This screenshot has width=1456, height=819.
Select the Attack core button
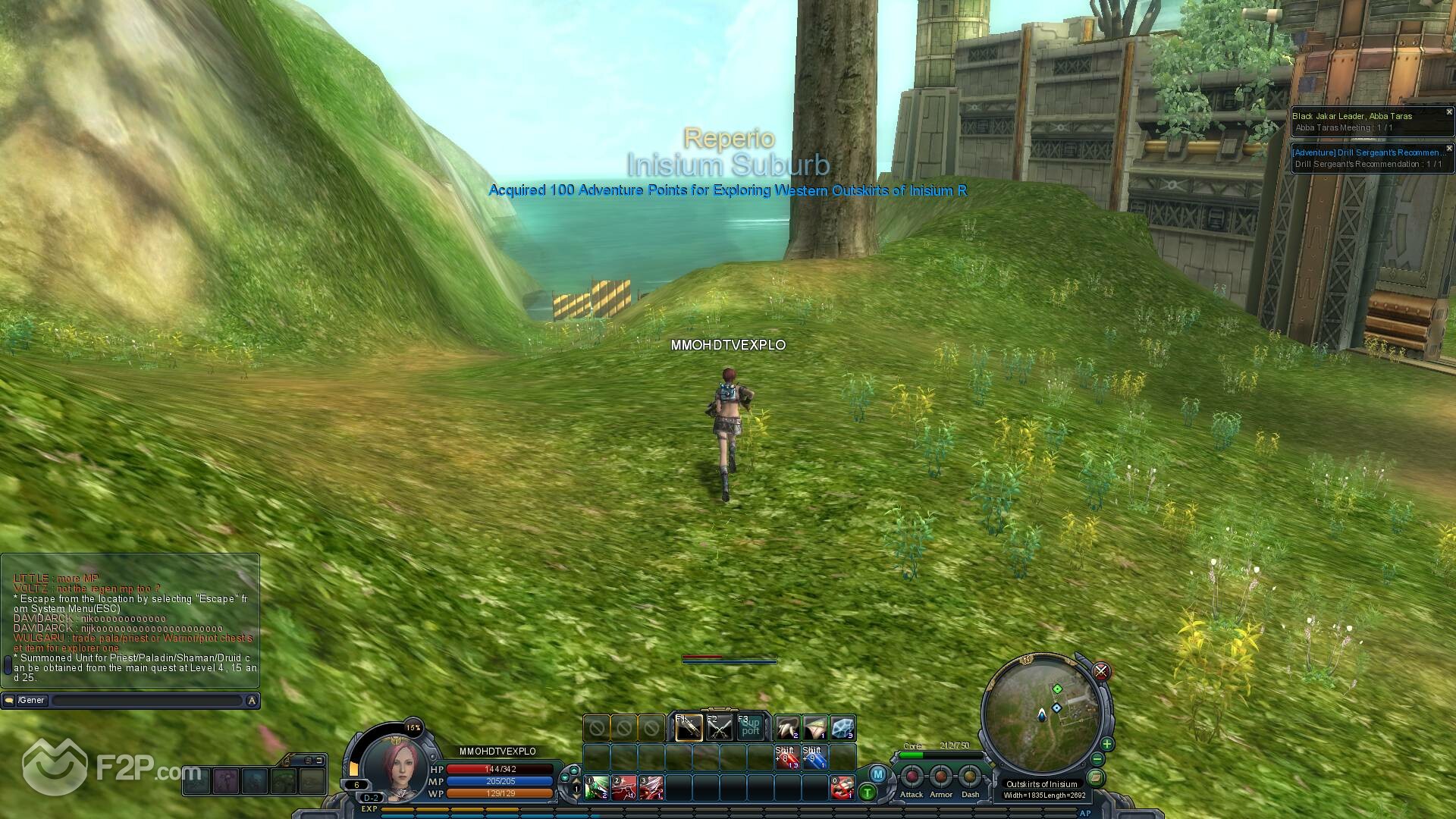coord(912,777)
